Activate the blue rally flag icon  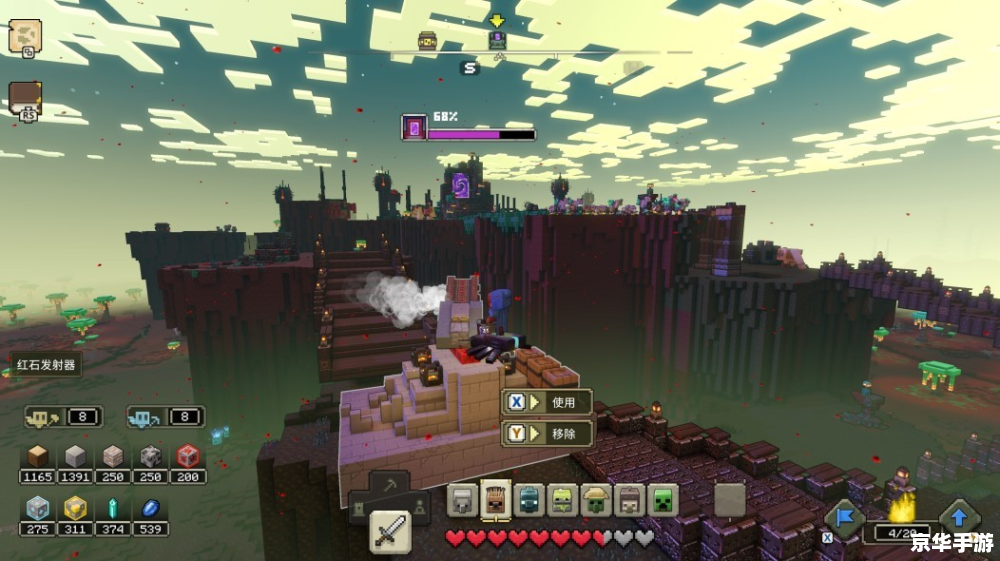(844, 518)
